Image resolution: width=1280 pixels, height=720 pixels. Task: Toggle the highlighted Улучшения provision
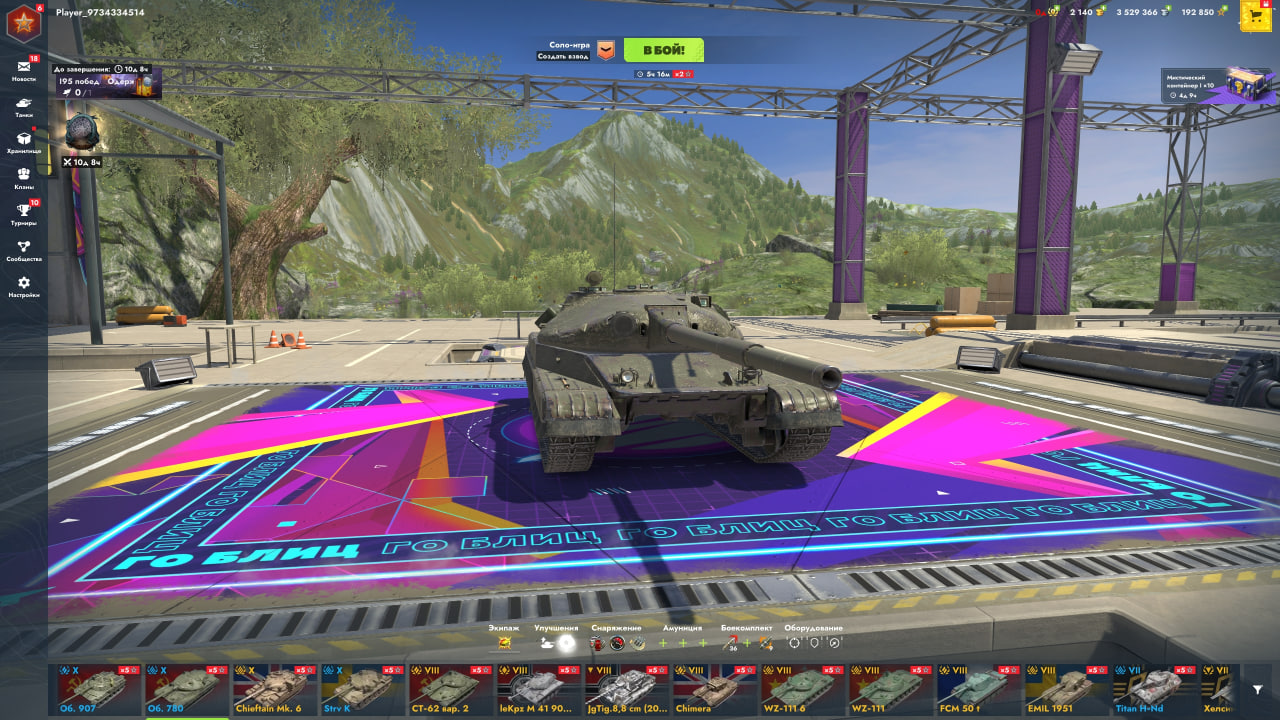(566, 644)
